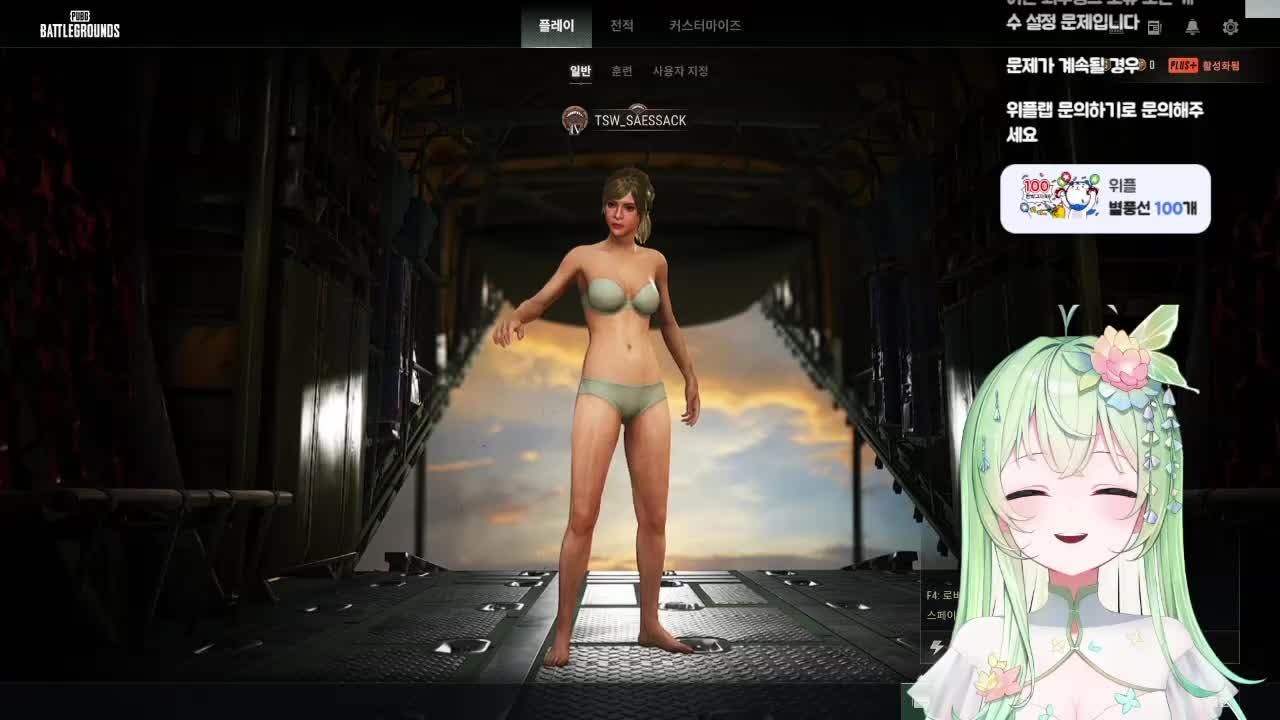Viewport: 1280px width, 720px height.
Task: Open the 위플 별풍선 100개 banner
Action: (x=1108, y=198)
